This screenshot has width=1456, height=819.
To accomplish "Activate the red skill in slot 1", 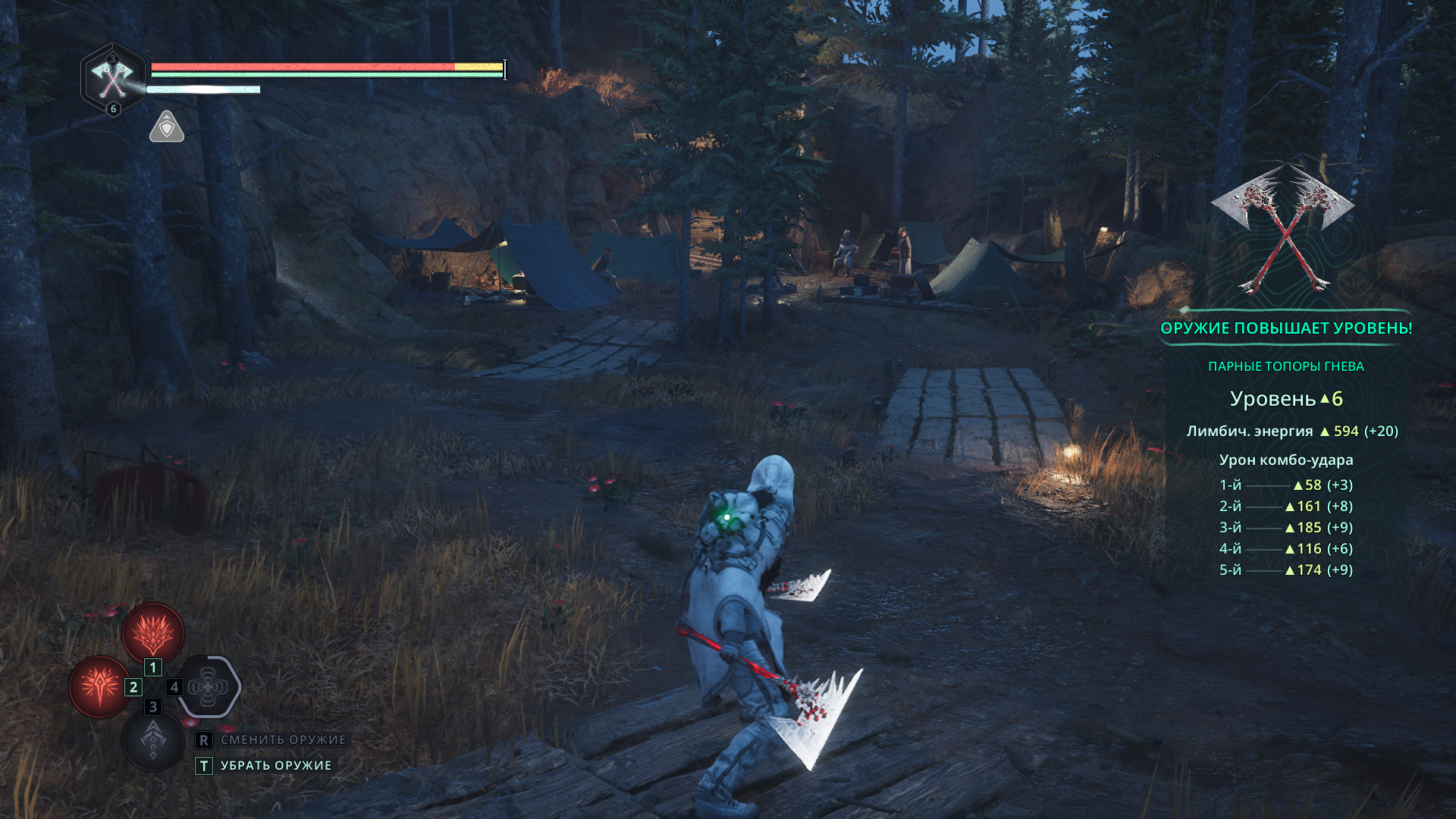I will [x=153, y=632].
